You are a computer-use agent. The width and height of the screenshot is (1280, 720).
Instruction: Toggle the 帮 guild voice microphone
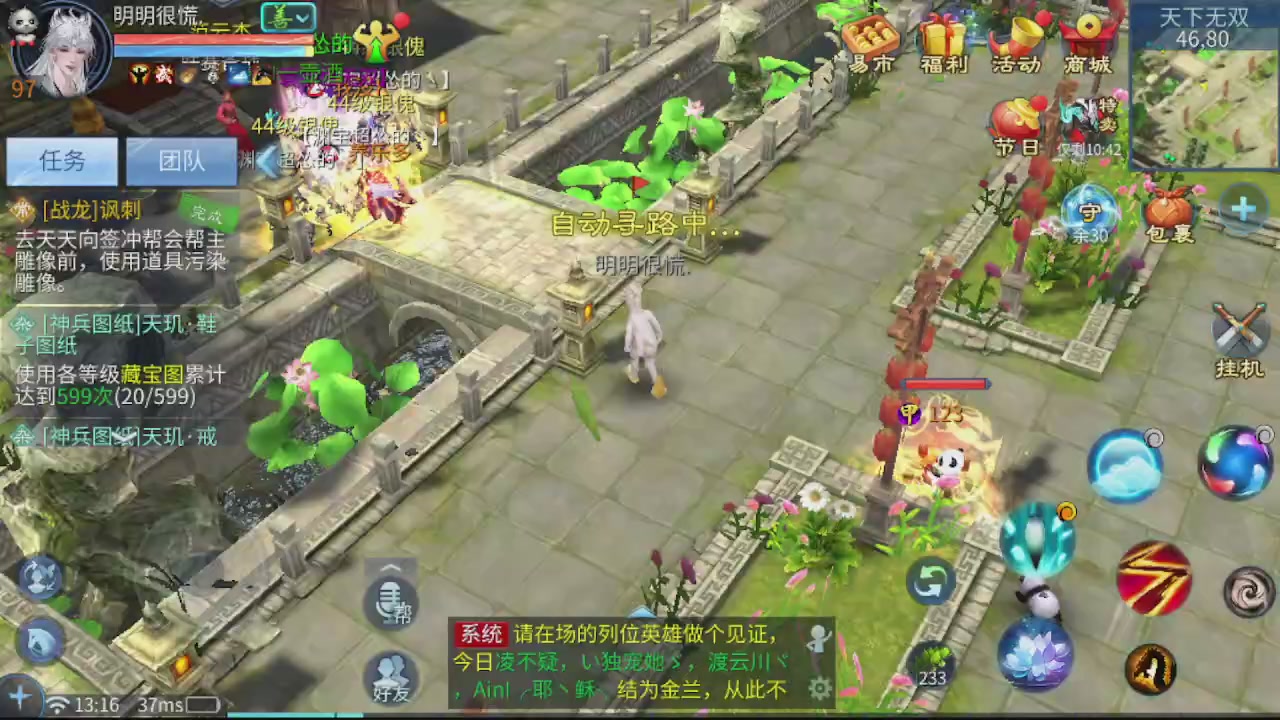click(x=390, y=600)
